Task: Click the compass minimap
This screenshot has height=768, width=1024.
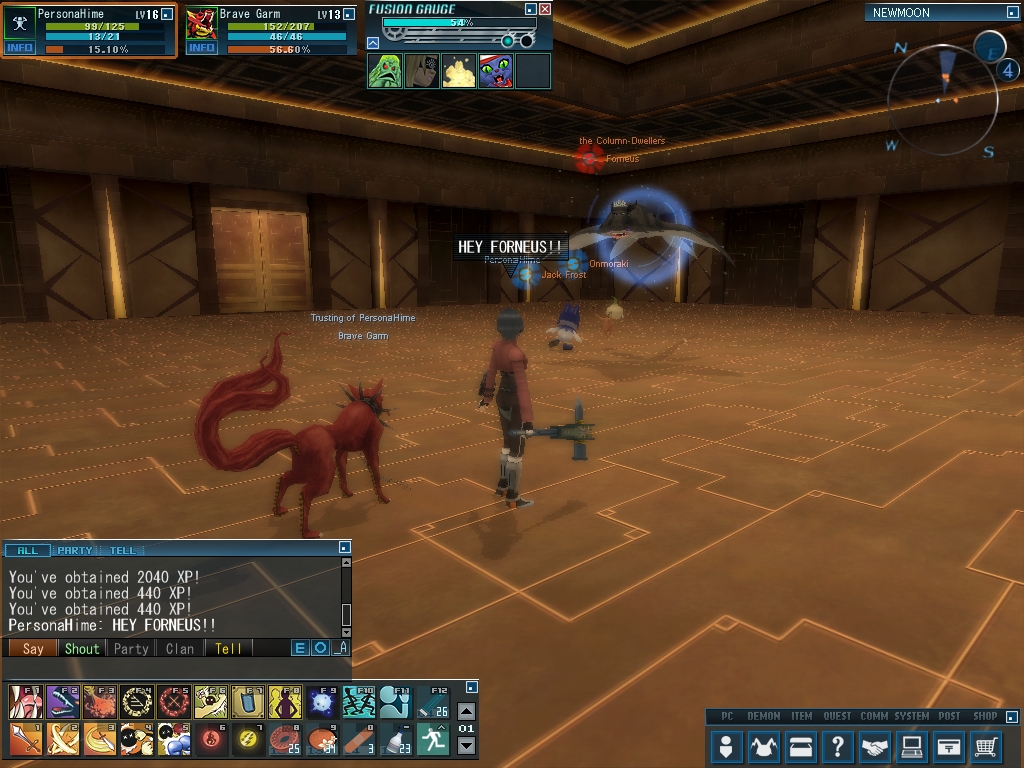Action: pyautogui.click(x=942, y=97)
